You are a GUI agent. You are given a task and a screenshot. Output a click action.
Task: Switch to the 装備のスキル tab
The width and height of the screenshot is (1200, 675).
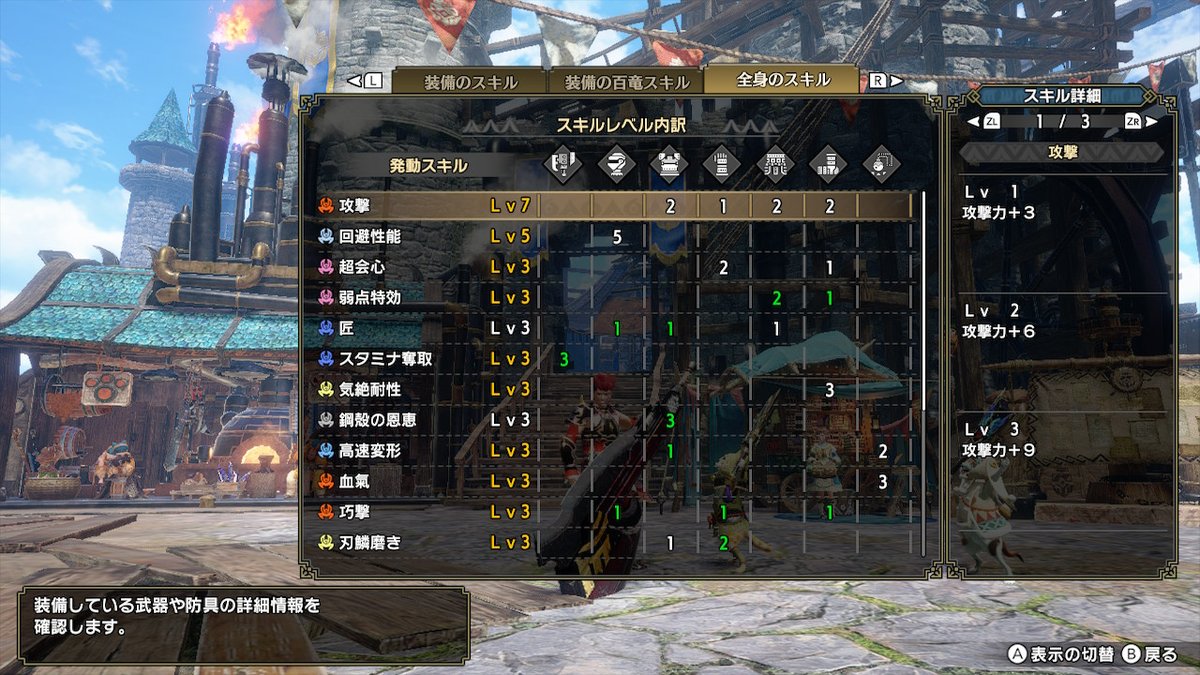click(468, 82)
